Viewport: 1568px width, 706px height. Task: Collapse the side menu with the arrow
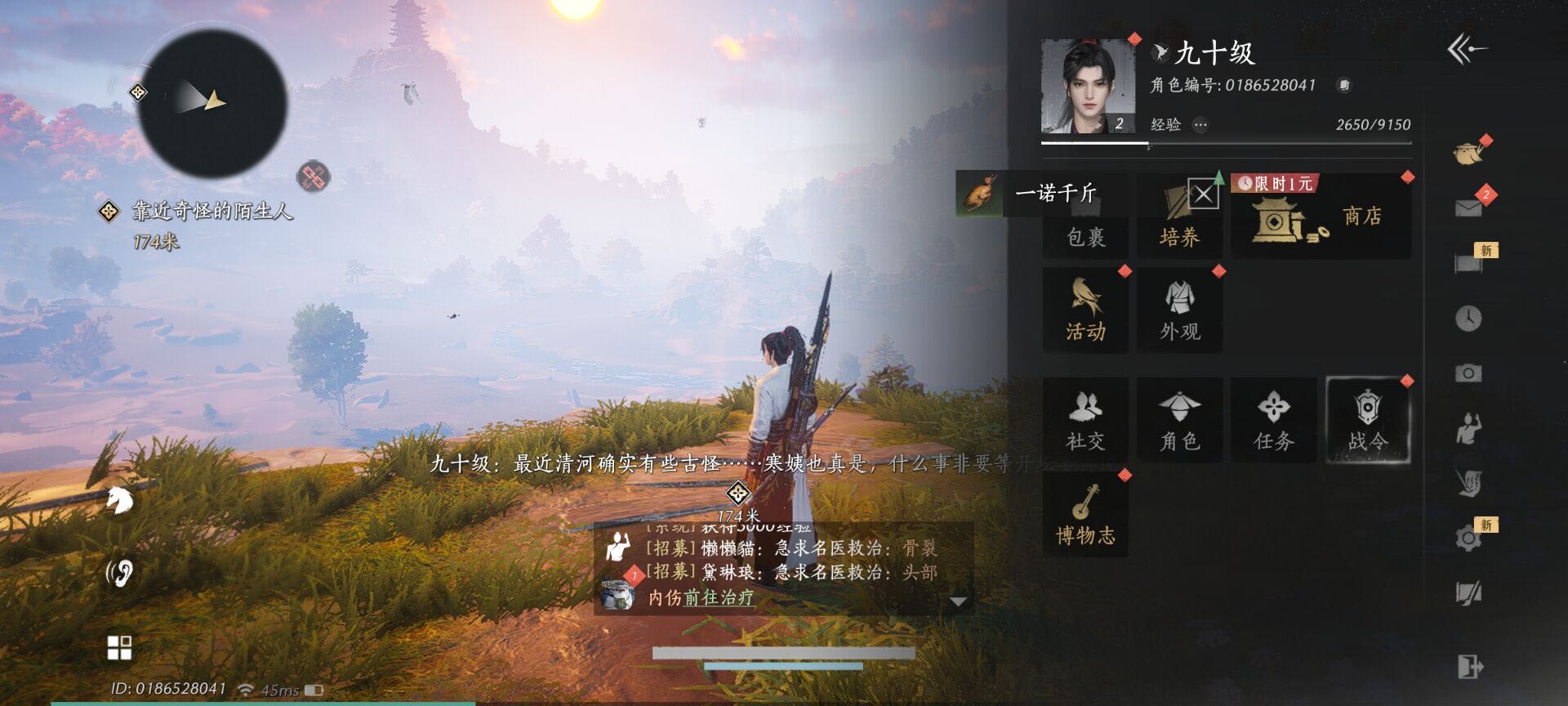pyautogui.click(x=1467, y=51)
